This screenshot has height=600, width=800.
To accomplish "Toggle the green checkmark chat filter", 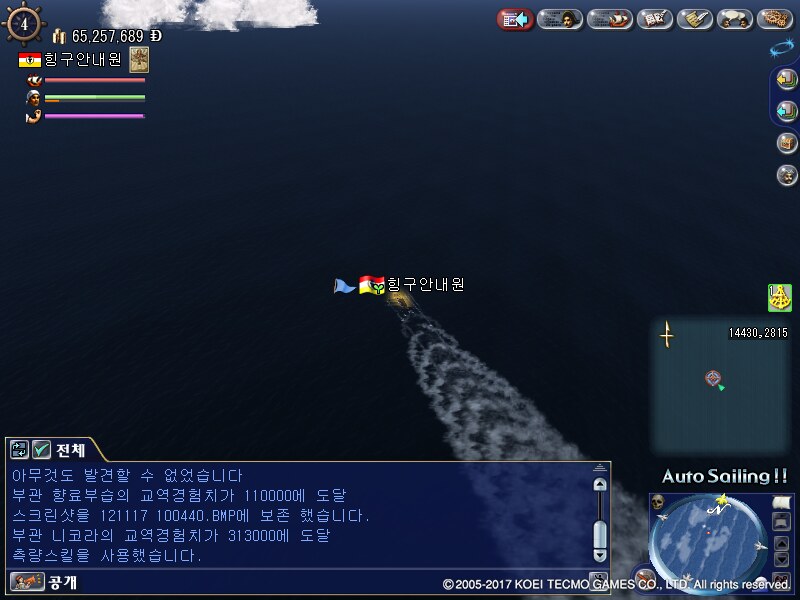I will point(42,450).
